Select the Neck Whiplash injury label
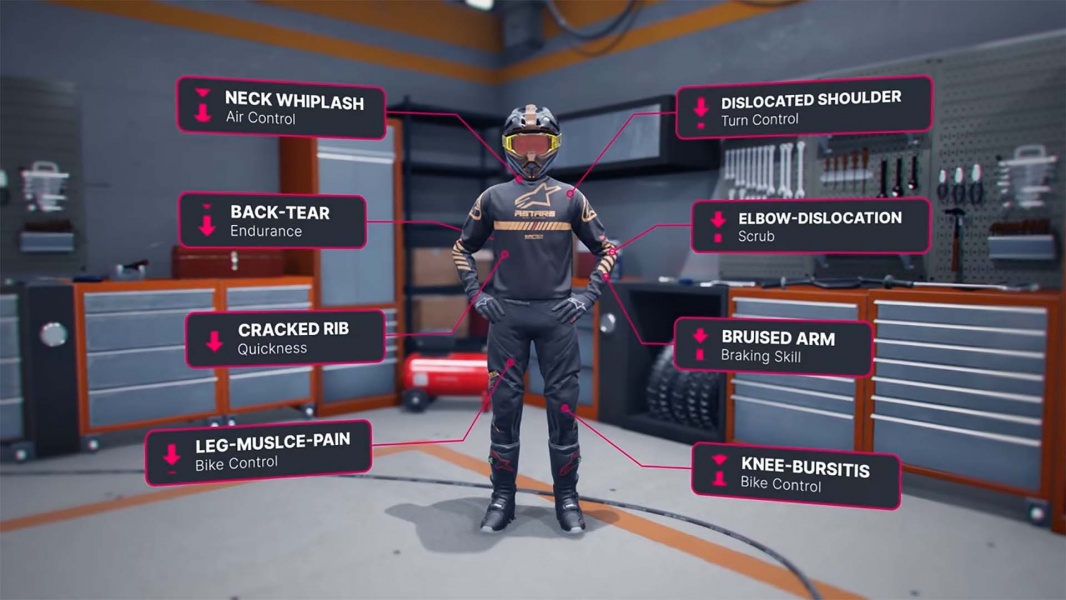Image resolution: width=1066 pixels, height=600 pixels. [x=281, y=108]
